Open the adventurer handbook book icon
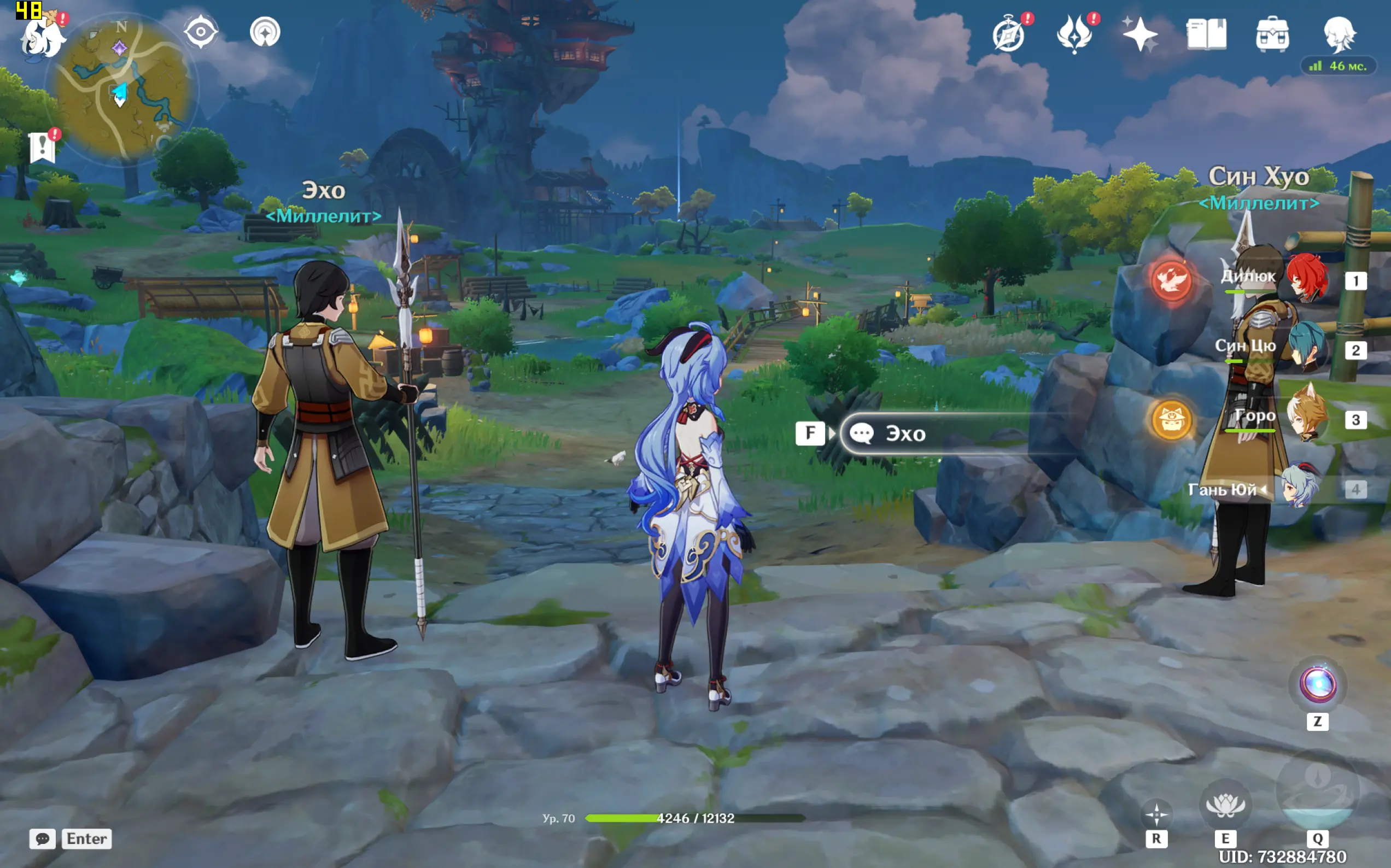The width and height of the screenshot is (1391, 868). [x=1206, y=34]
